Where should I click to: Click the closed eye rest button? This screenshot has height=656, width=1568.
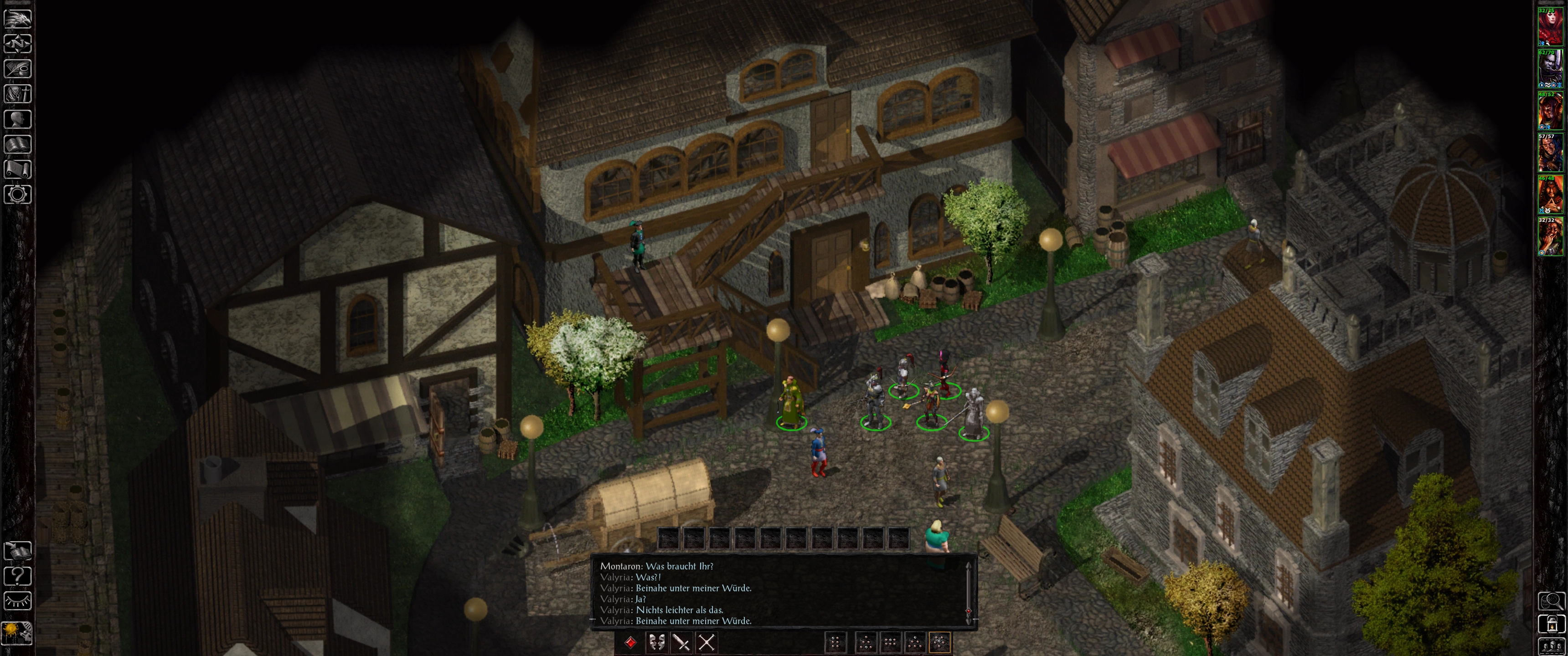[18, 600]
